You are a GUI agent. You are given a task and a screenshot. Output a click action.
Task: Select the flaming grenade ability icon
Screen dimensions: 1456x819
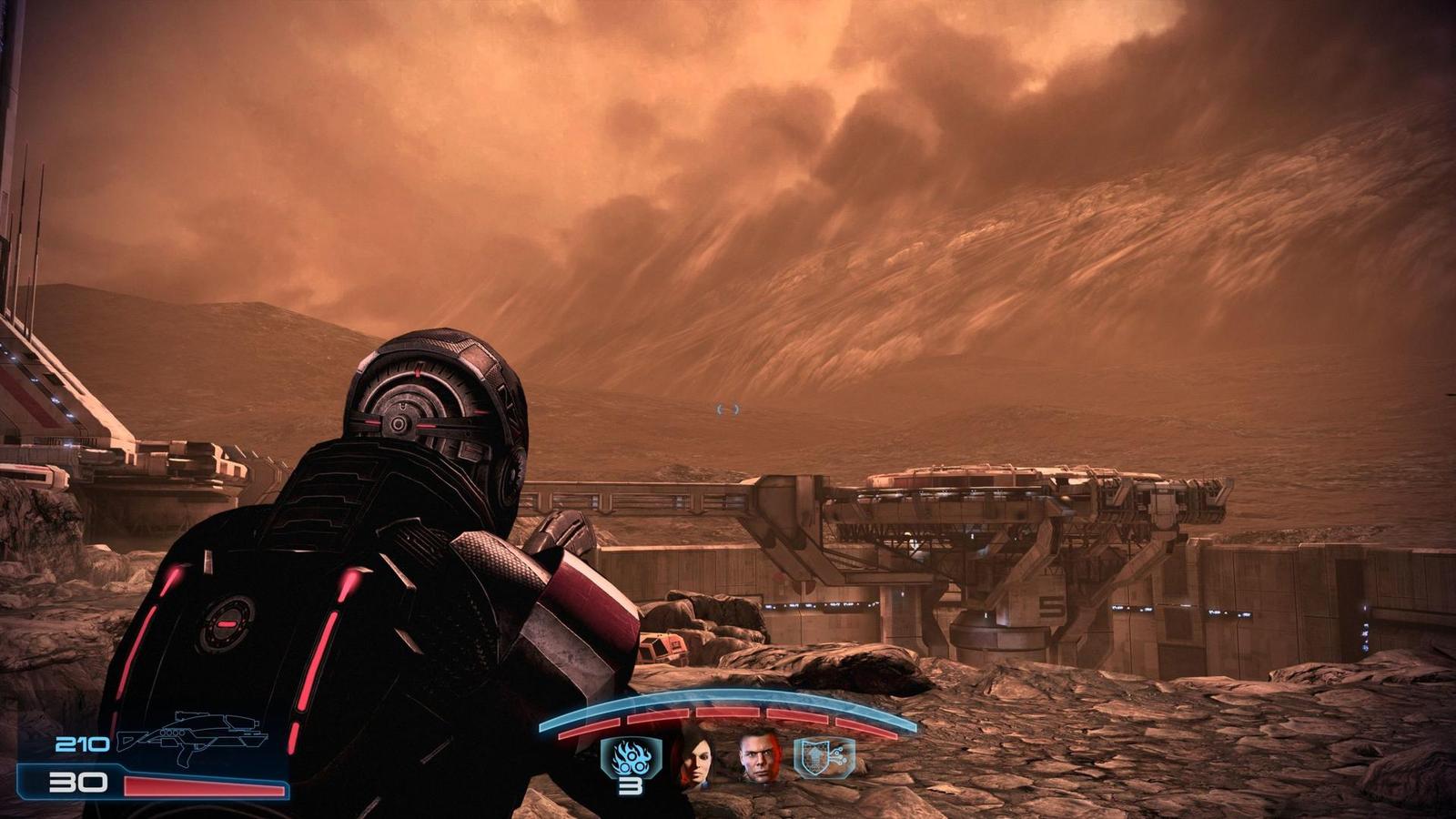click(x=630, y=756)
